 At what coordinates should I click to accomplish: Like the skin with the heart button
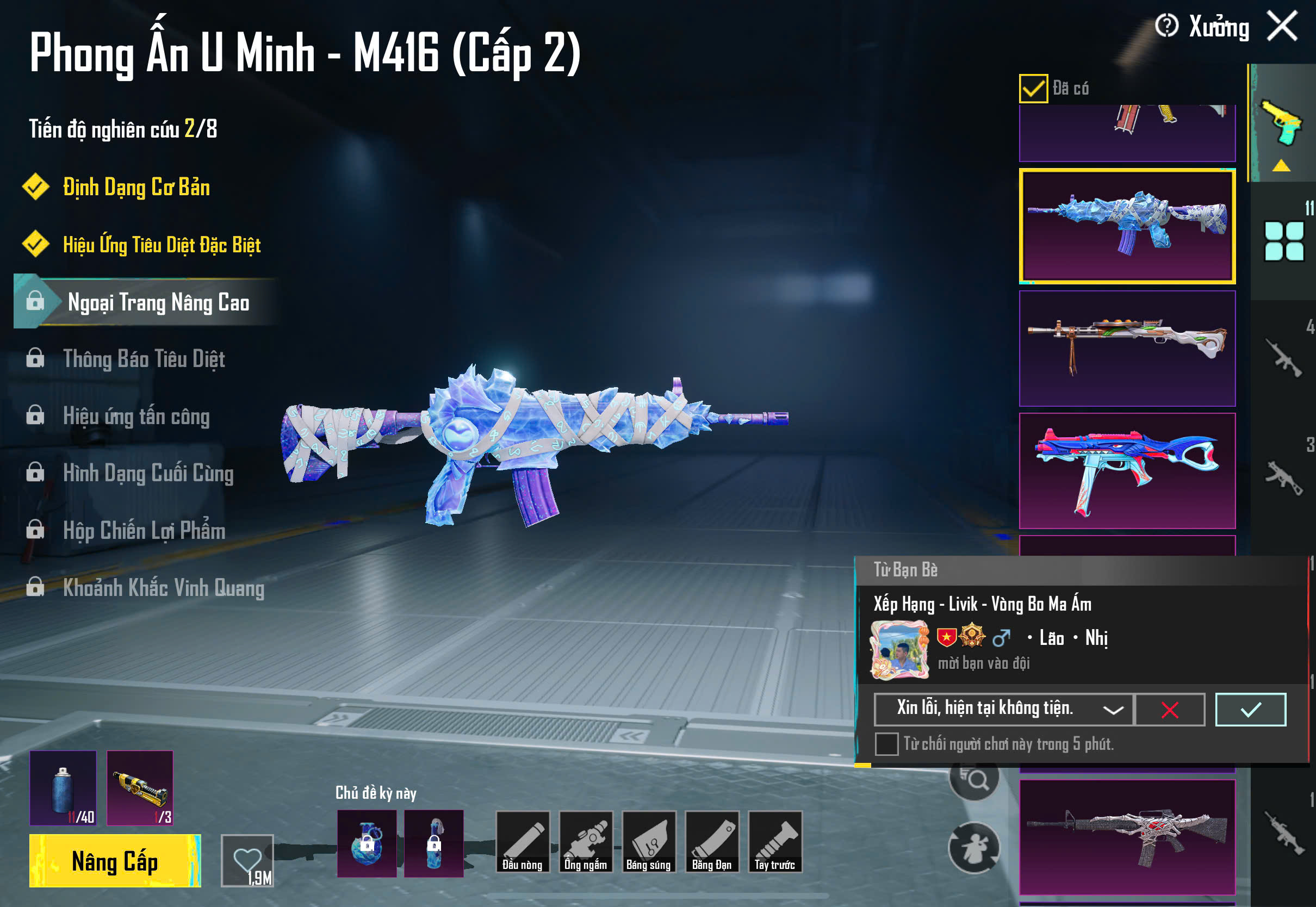coord(247,860)
